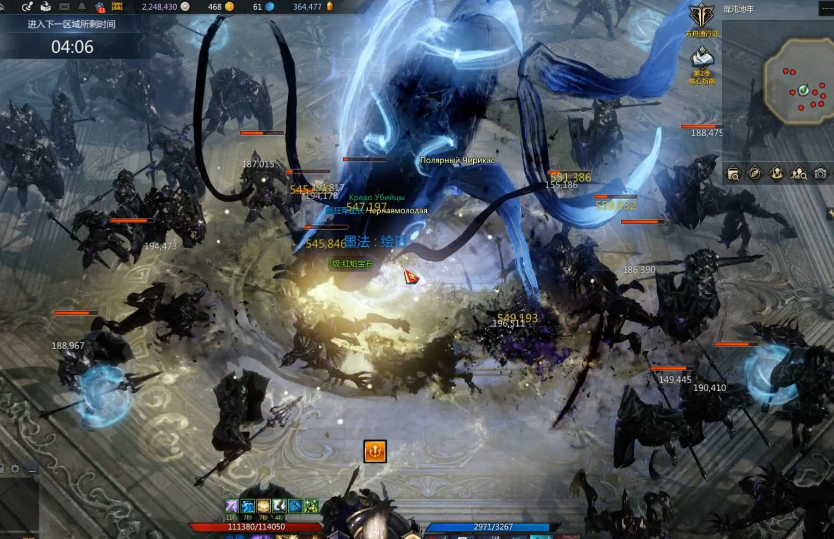Open the notification bell icon
Viewport: 834px width, 539px height.
click(81, 7)
